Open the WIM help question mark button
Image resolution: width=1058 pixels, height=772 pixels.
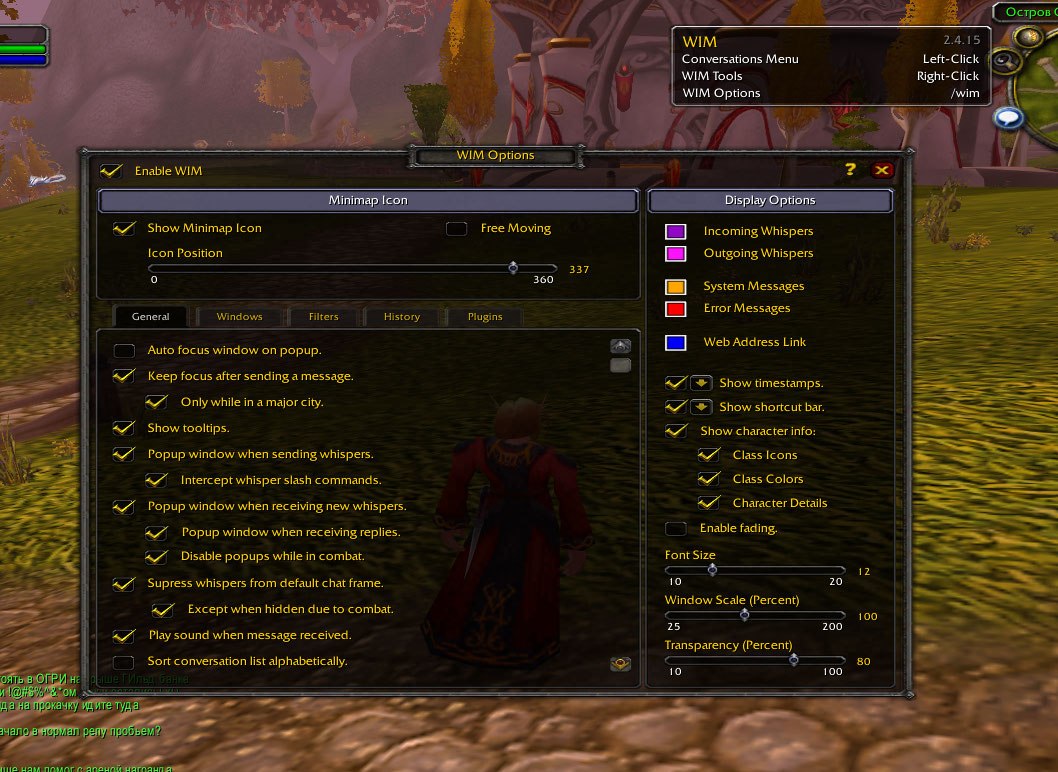[851, 170]
